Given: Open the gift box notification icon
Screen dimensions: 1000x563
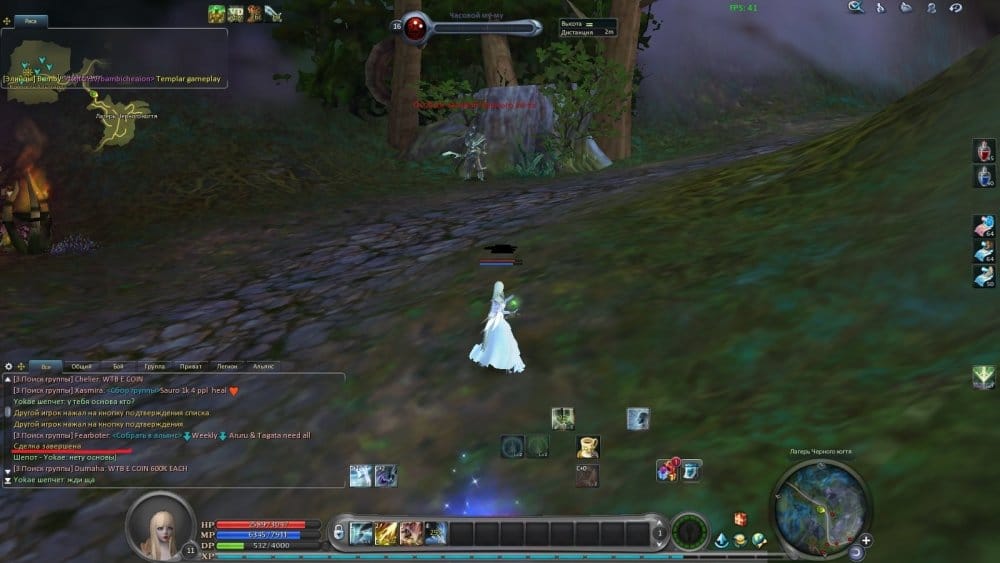Looking at the screenshot, I should pyautogui.click(x=740, y=518).
